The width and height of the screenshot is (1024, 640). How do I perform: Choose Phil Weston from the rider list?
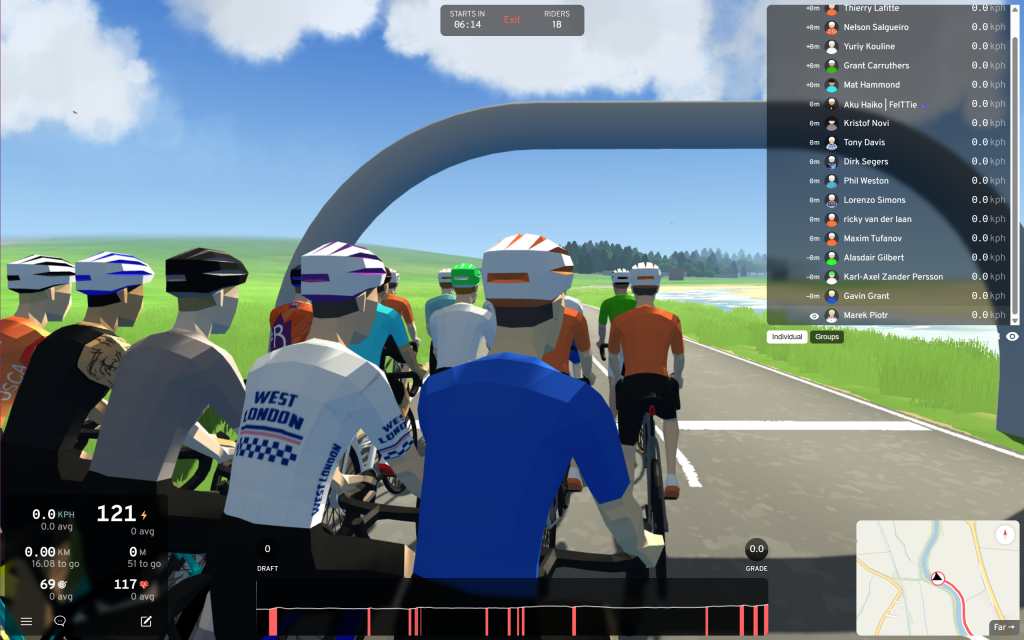[866, 181]
